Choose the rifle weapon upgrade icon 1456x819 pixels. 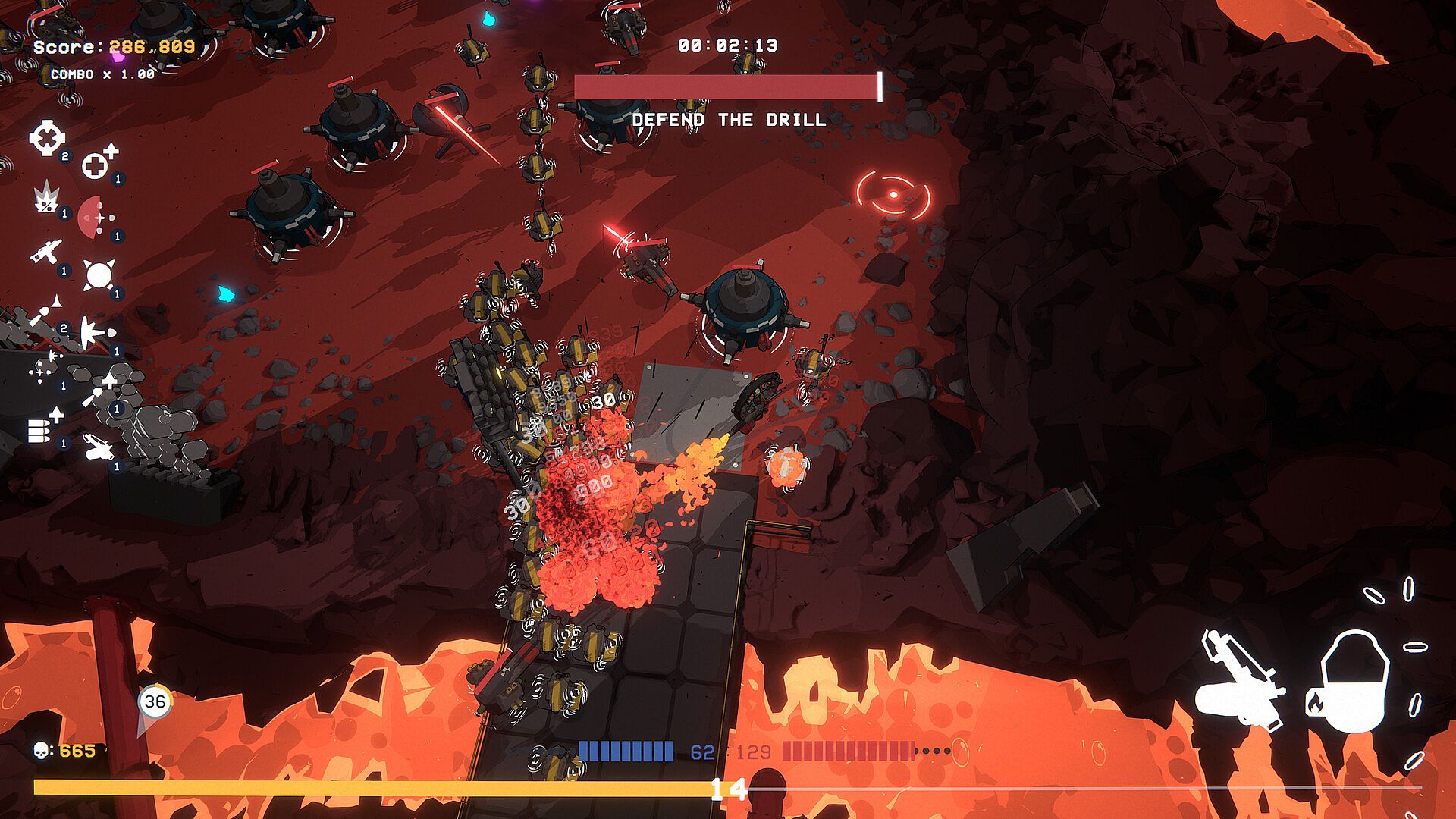coord(45,252)
